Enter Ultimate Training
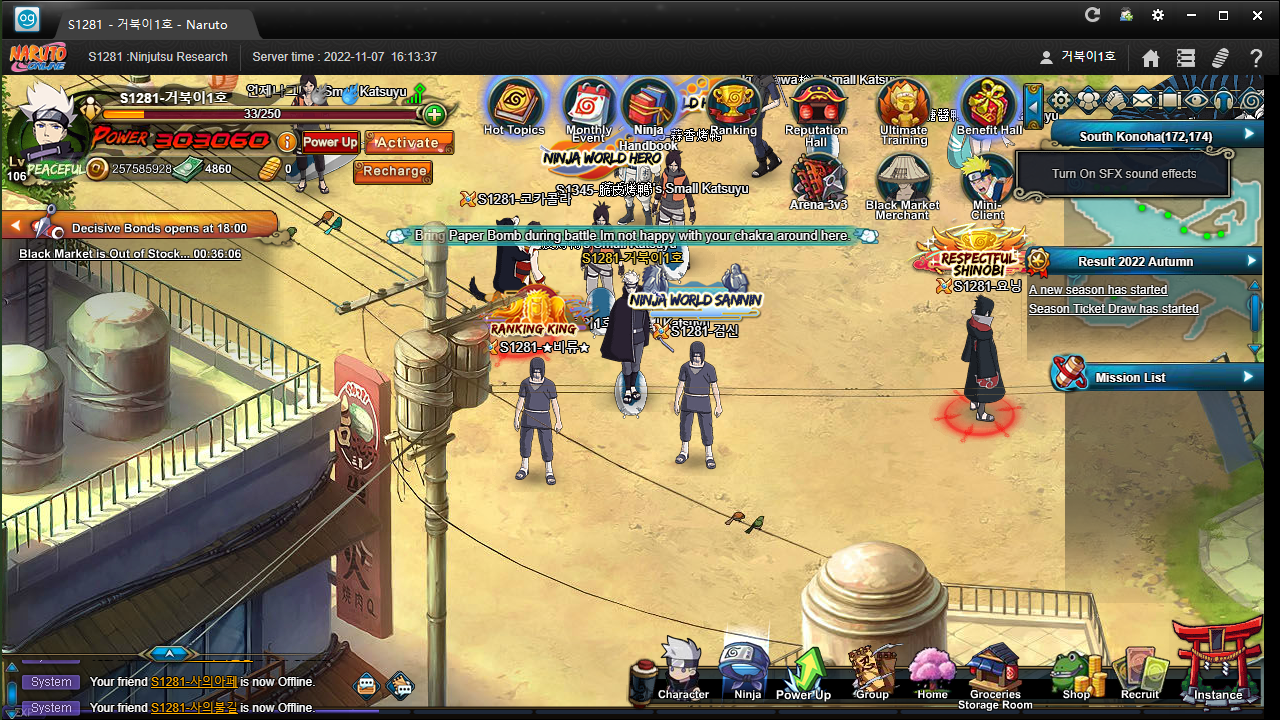The height and width of the screenshot is (720, 1280). click(903, 106)
